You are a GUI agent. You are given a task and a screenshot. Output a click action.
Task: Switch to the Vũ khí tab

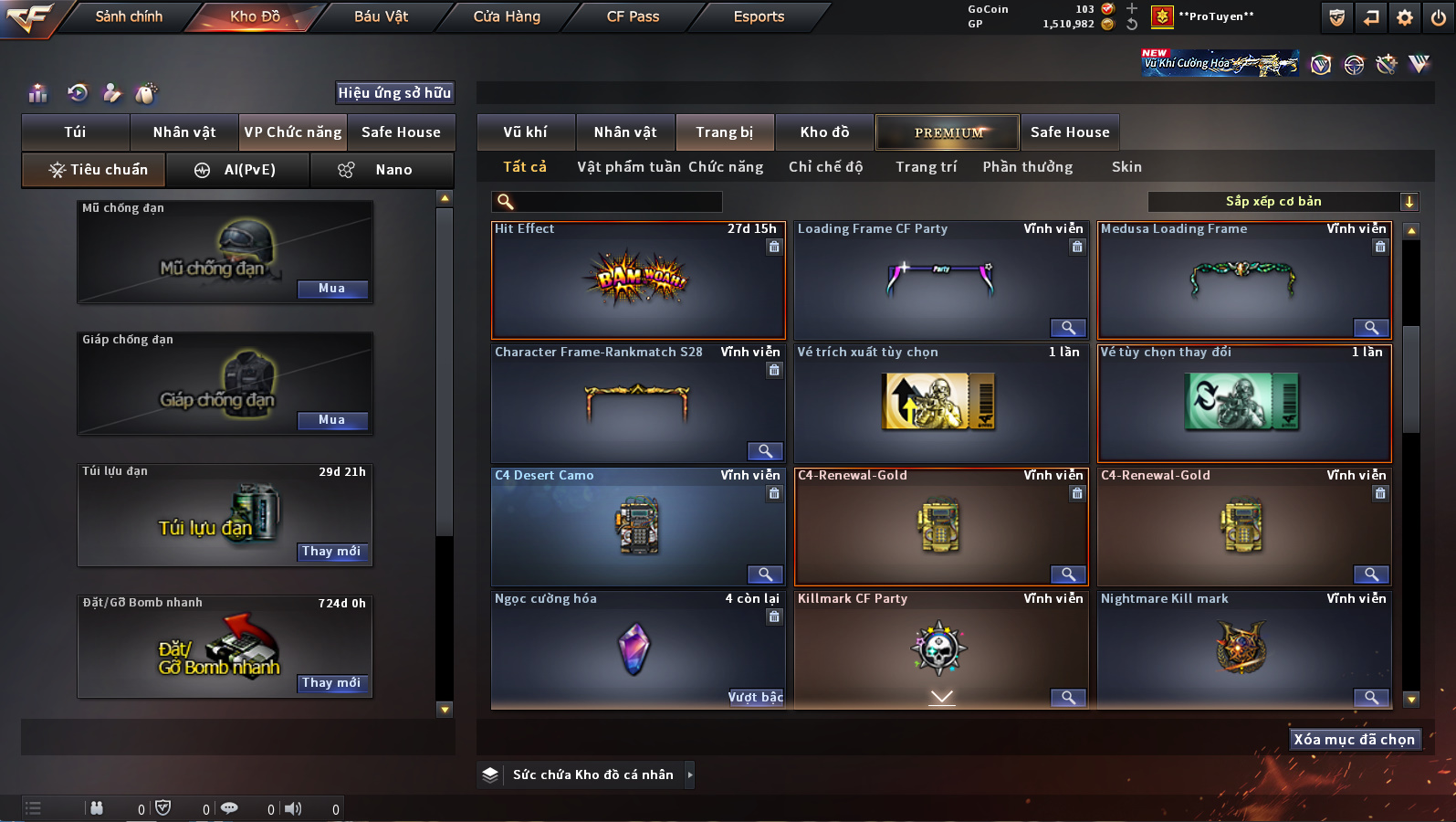click(x=526, y=132)
